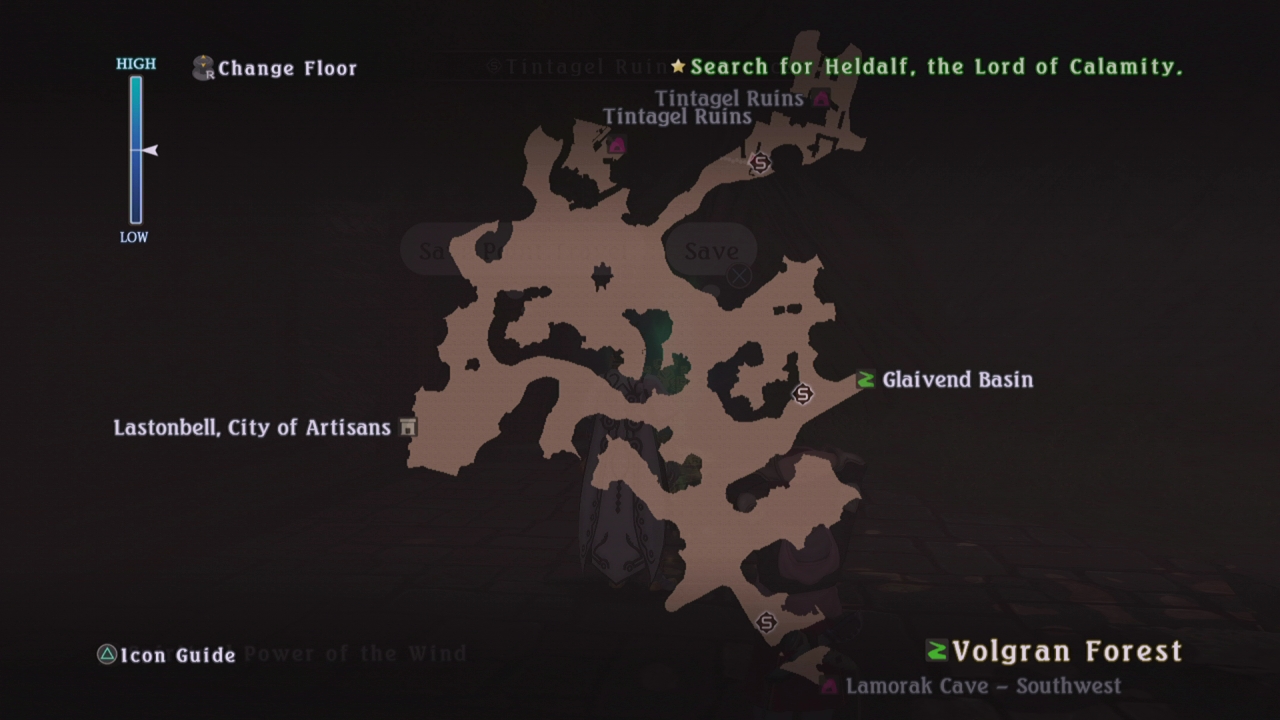This screenshot has width=1280, height=720.
Task: Select the save point near Lamorak Cave
Action: [x=767, y=623]
